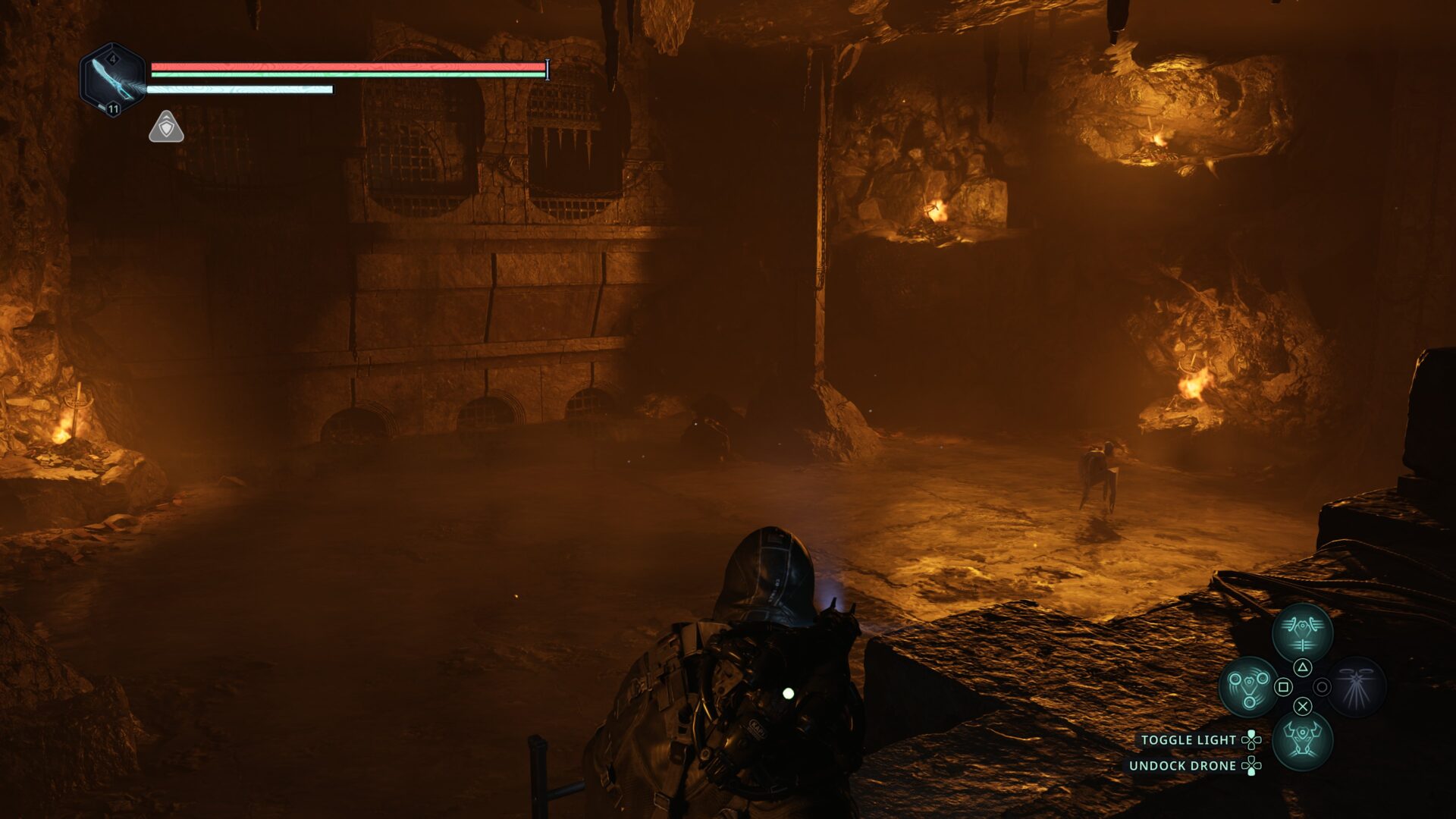Select the glowing blade weapon hexagon icon
This screenshot has height=819, width=1456.
pos(112,80)
